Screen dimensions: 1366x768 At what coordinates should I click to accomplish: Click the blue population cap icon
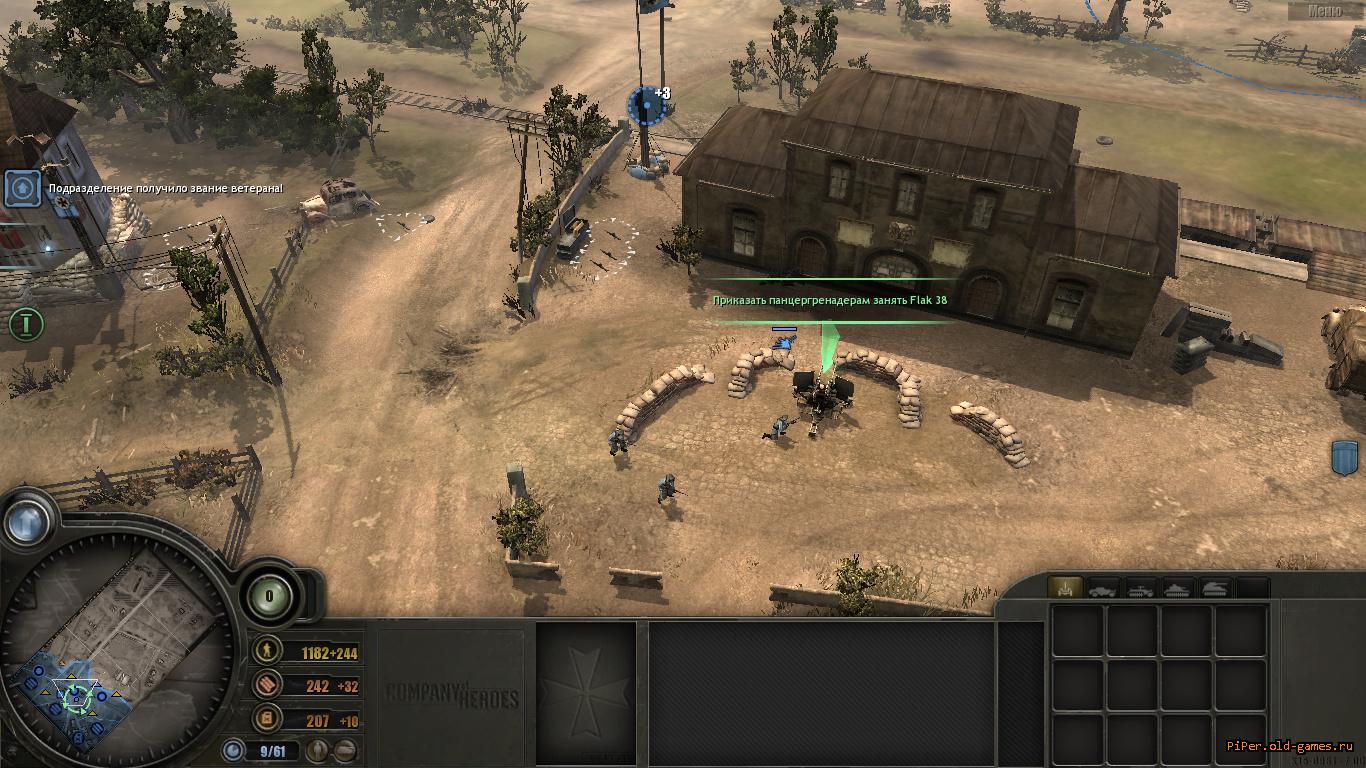[234, 749]
